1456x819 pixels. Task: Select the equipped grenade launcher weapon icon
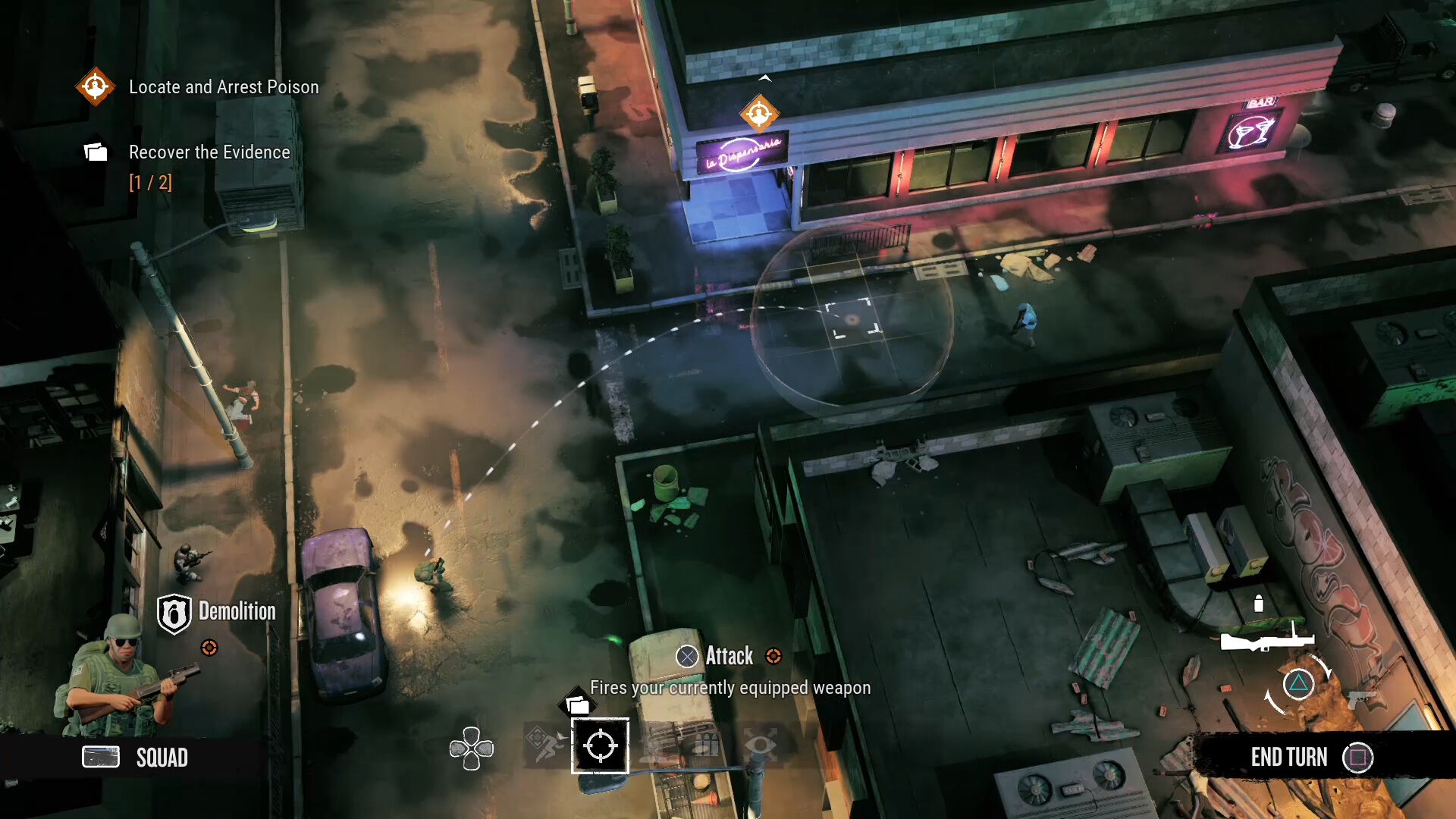coord(1265,639)
